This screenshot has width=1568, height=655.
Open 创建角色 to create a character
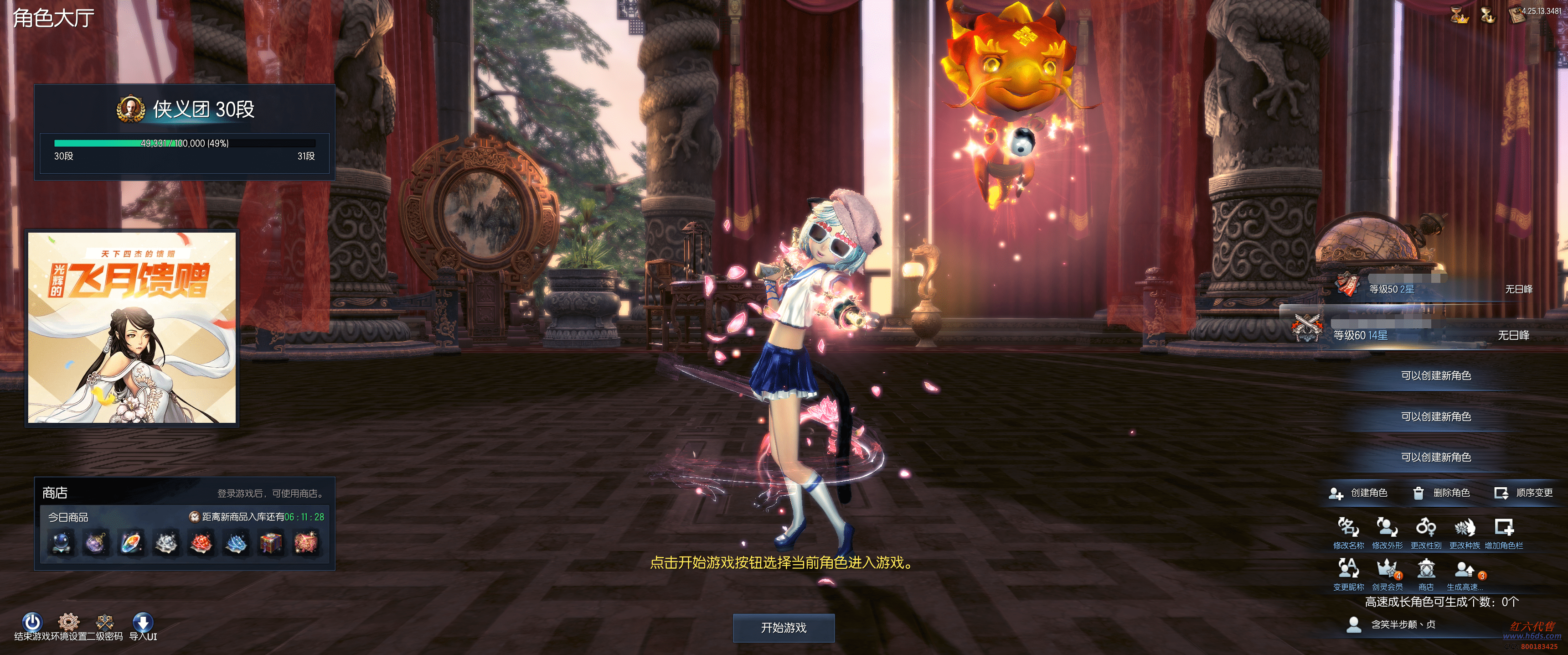pyautogui.click(x=1359, y=492)
